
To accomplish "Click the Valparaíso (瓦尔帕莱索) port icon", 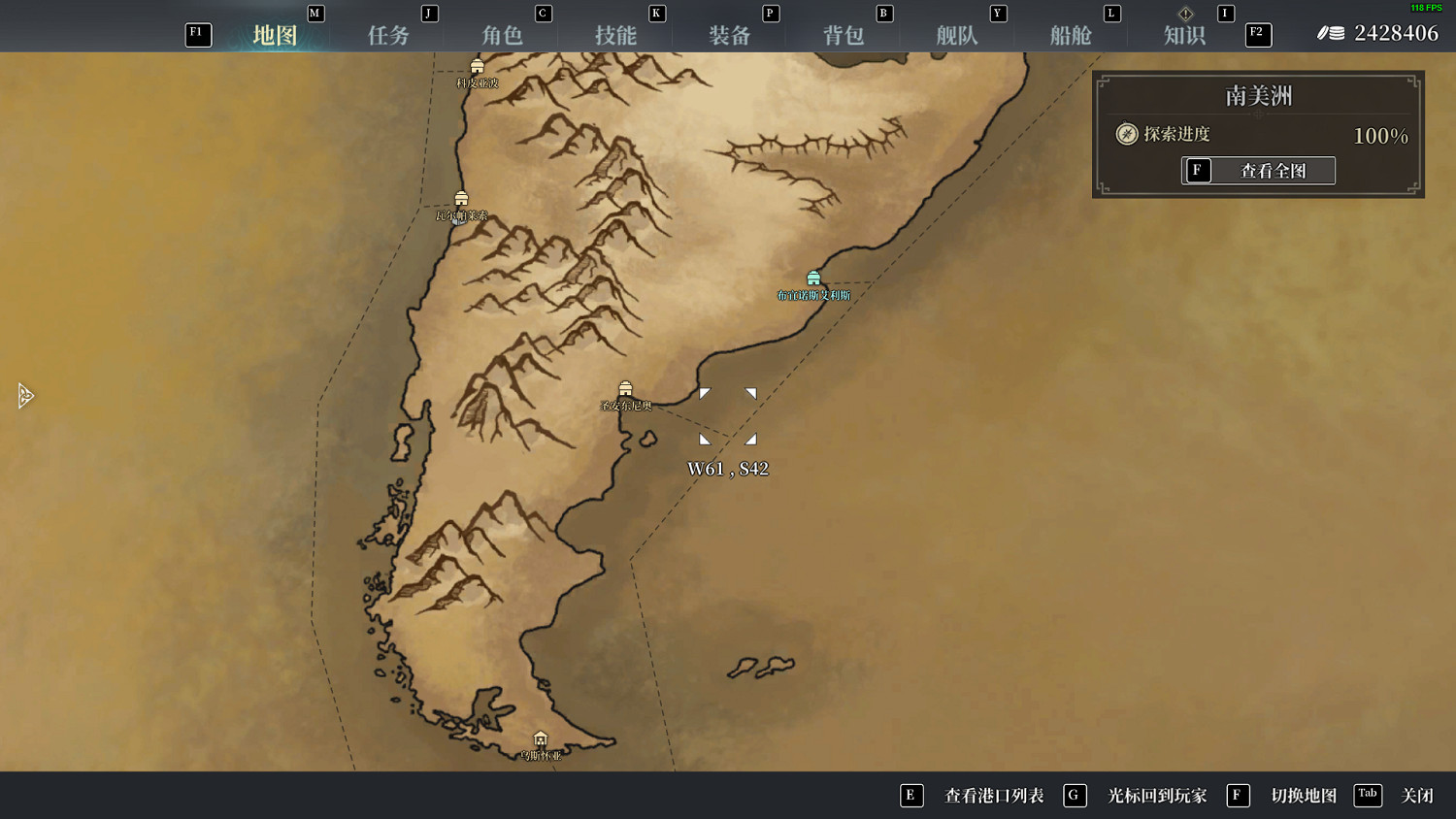I will [x=461, y=199].
